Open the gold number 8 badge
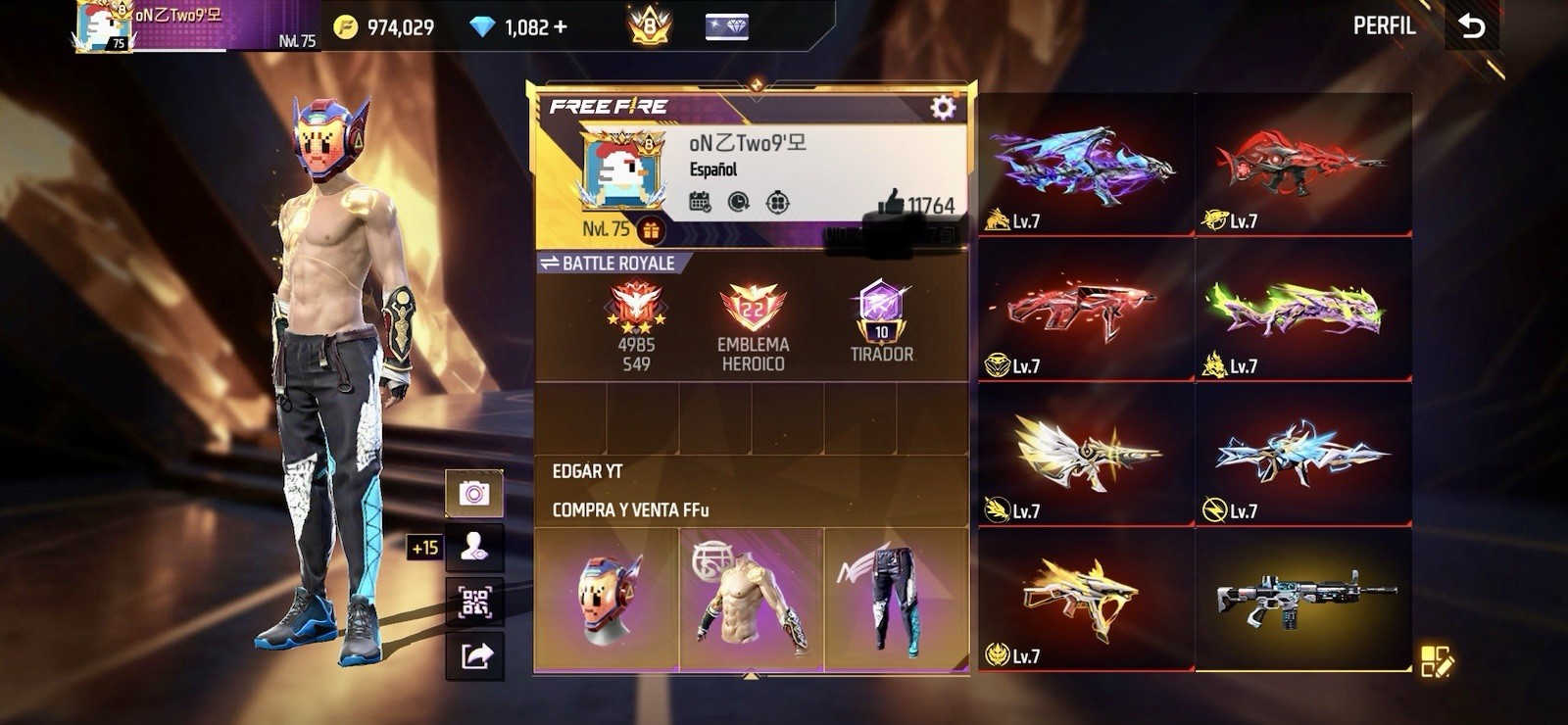Screen dimensions: 1568x725 649,26
